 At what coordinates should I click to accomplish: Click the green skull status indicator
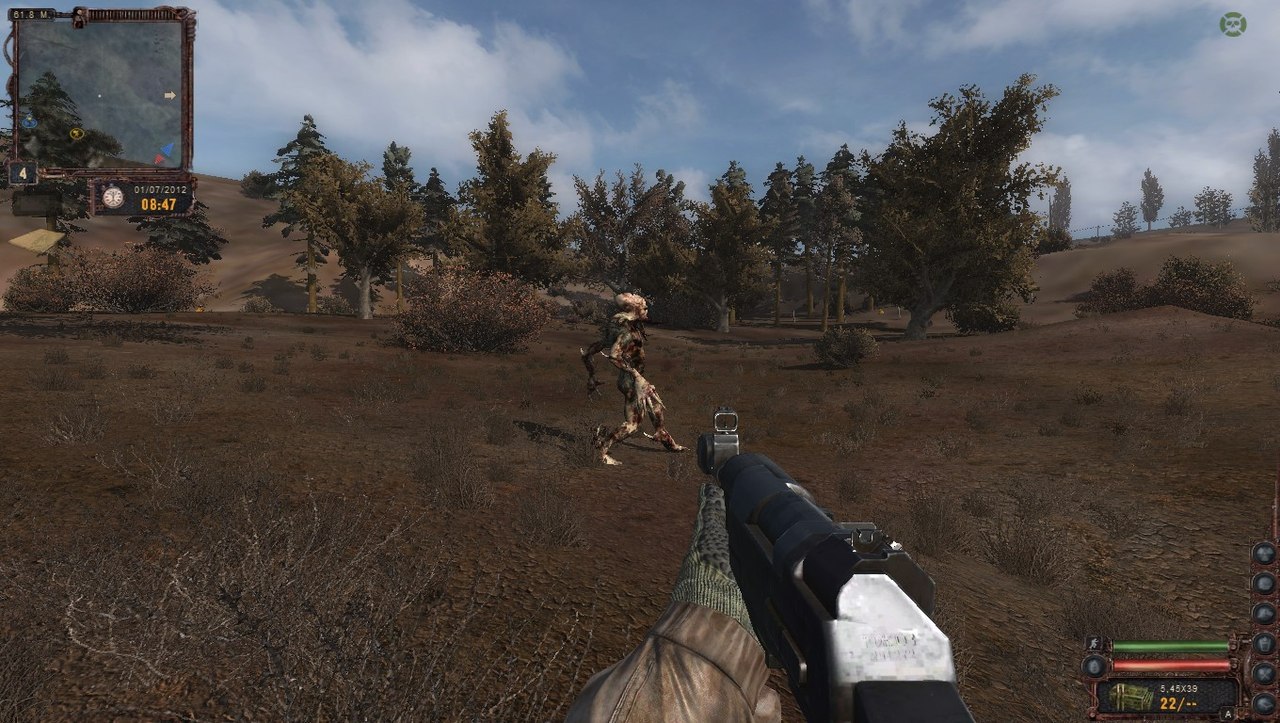click(x=1233, y=24)
